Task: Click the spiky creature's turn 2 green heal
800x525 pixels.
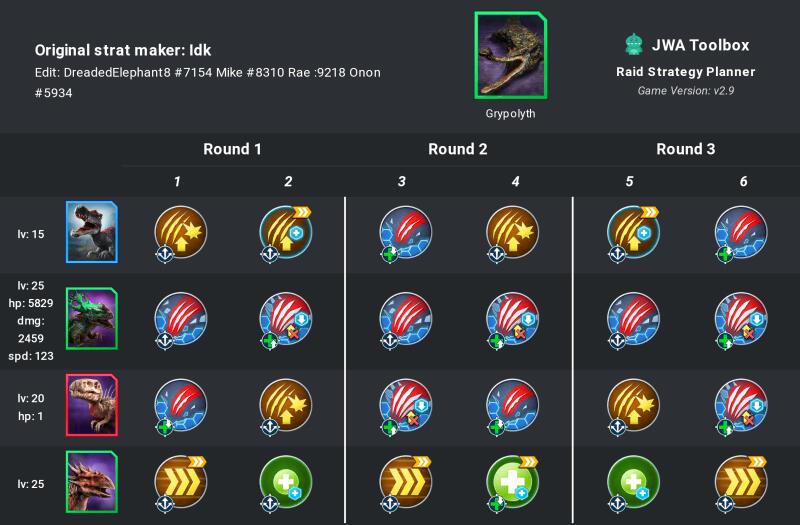Action: 286,482
